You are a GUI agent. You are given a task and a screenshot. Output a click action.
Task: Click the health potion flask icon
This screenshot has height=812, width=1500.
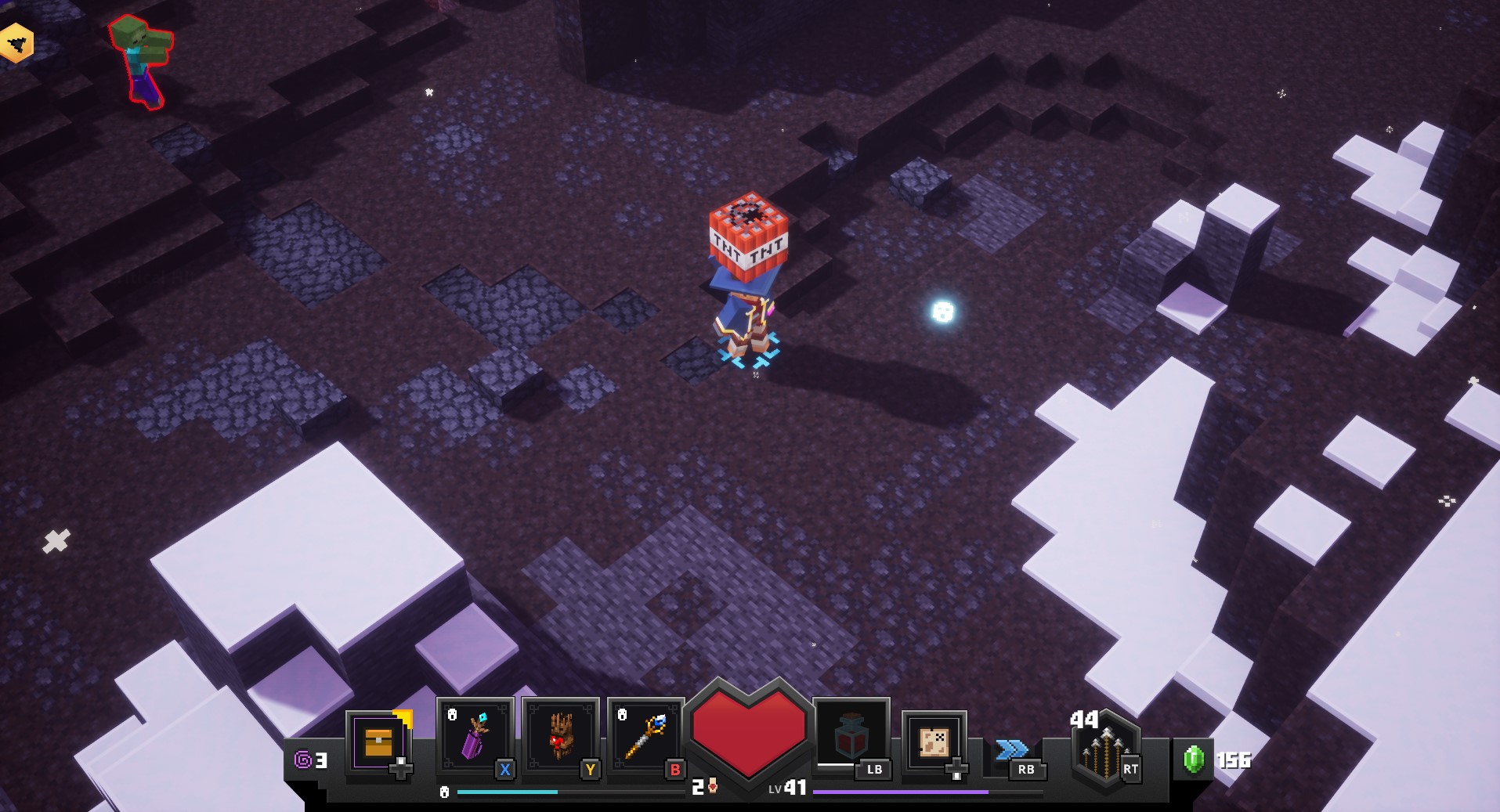853,736
